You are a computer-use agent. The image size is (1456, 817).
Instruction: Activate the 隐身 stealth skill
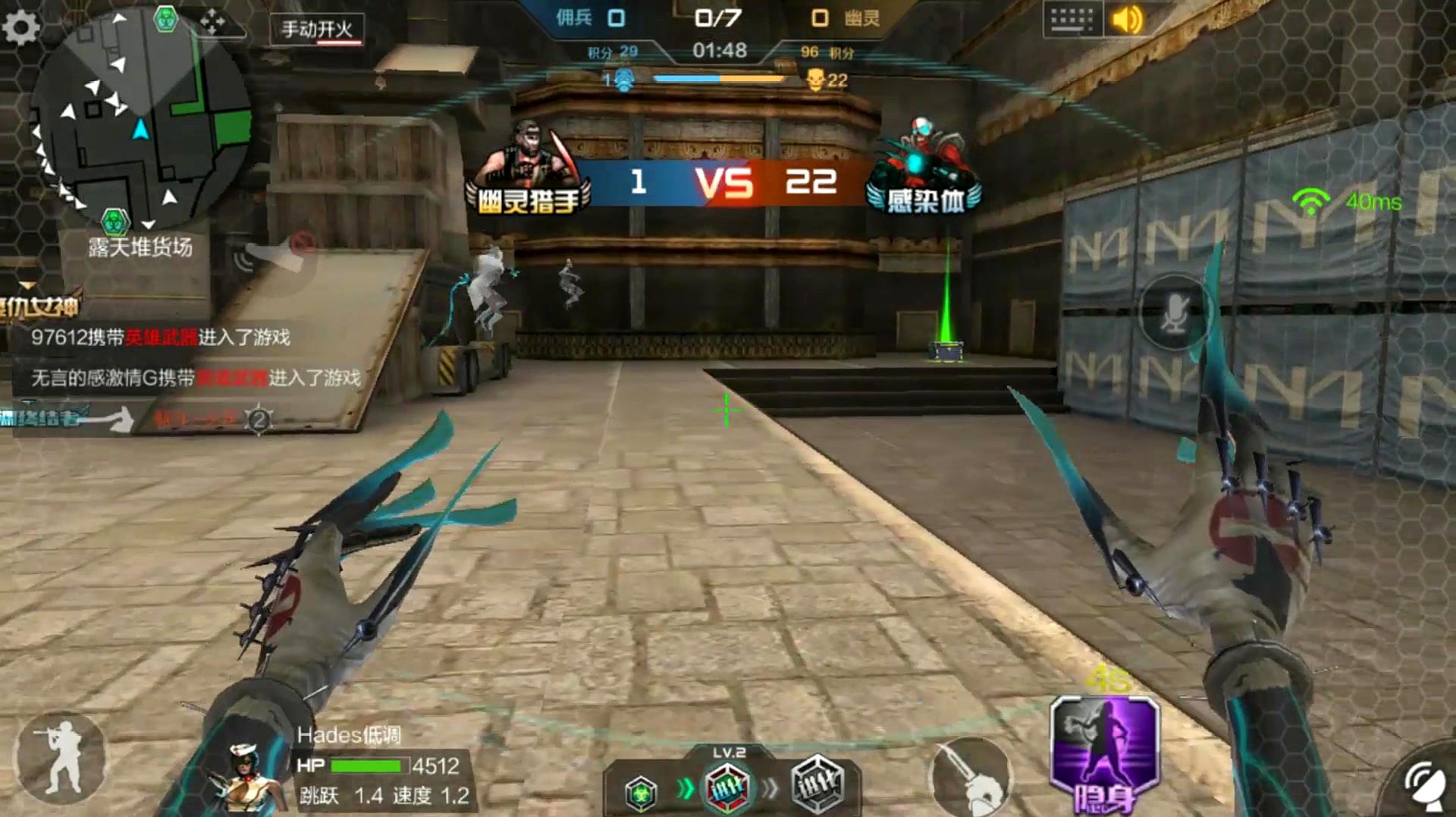[1104, 753]
